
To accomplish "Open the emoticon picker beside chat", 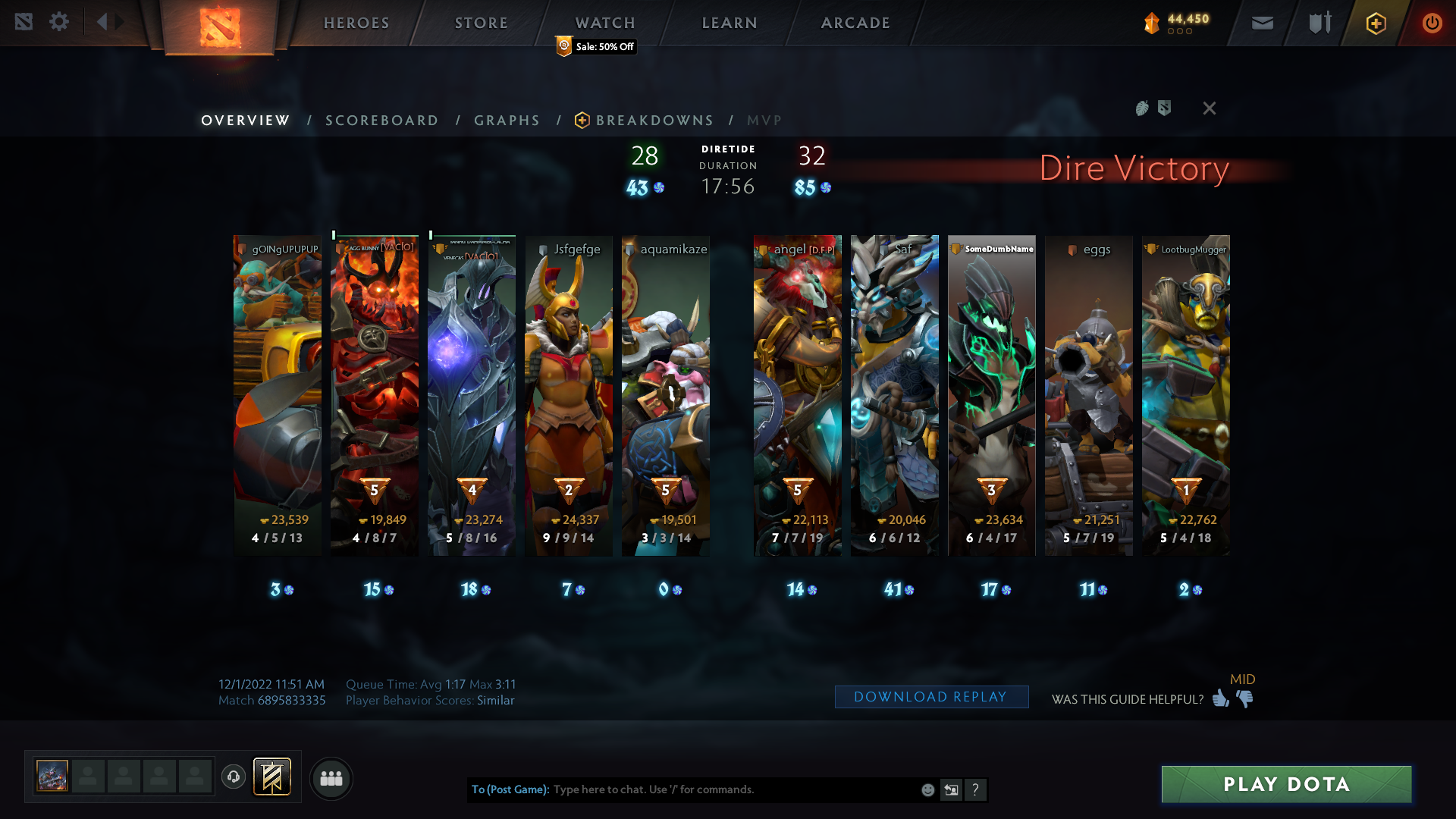I will [927, 789].
